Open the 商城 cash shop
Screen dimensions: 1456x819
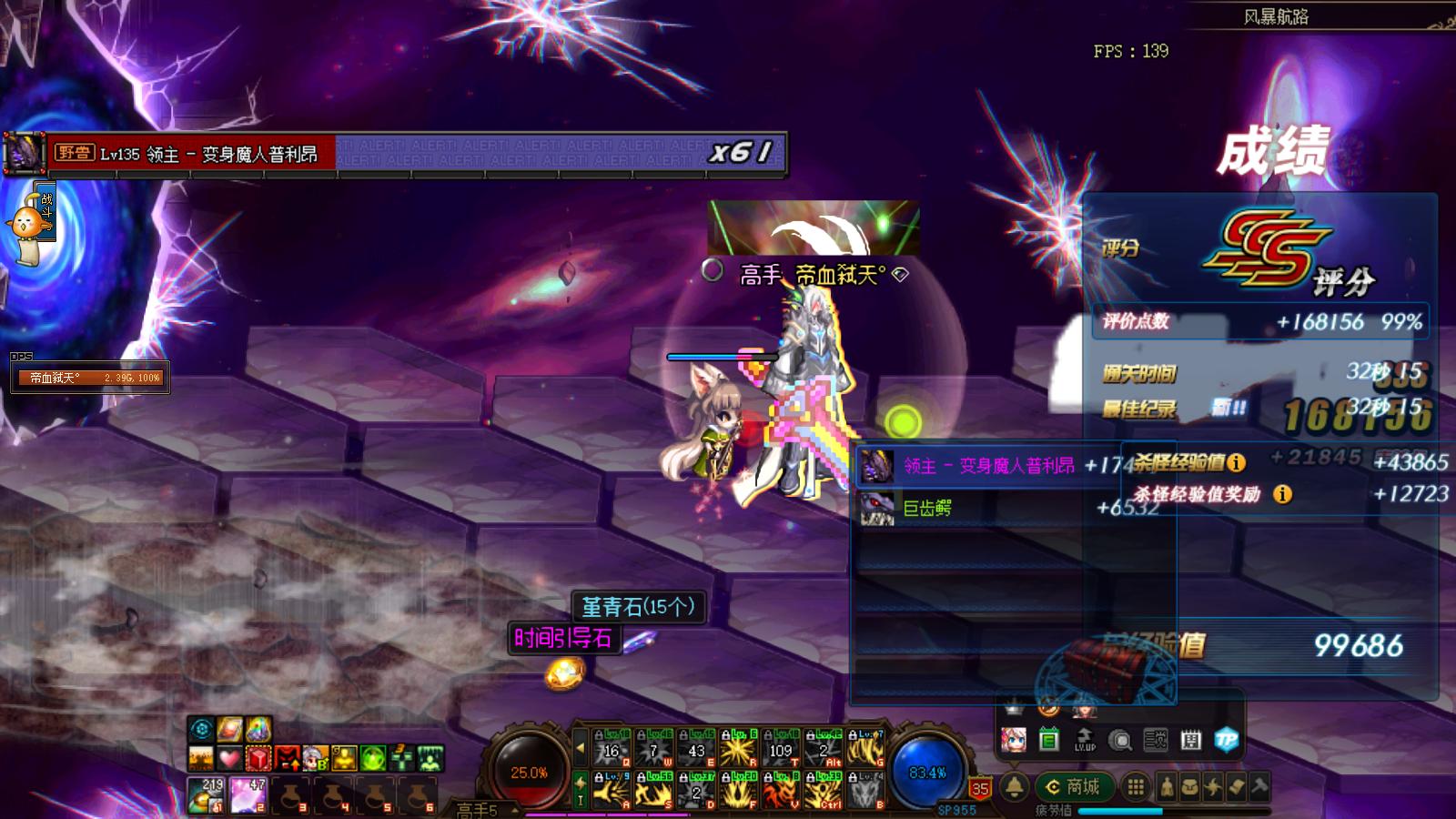point(1072,787)
